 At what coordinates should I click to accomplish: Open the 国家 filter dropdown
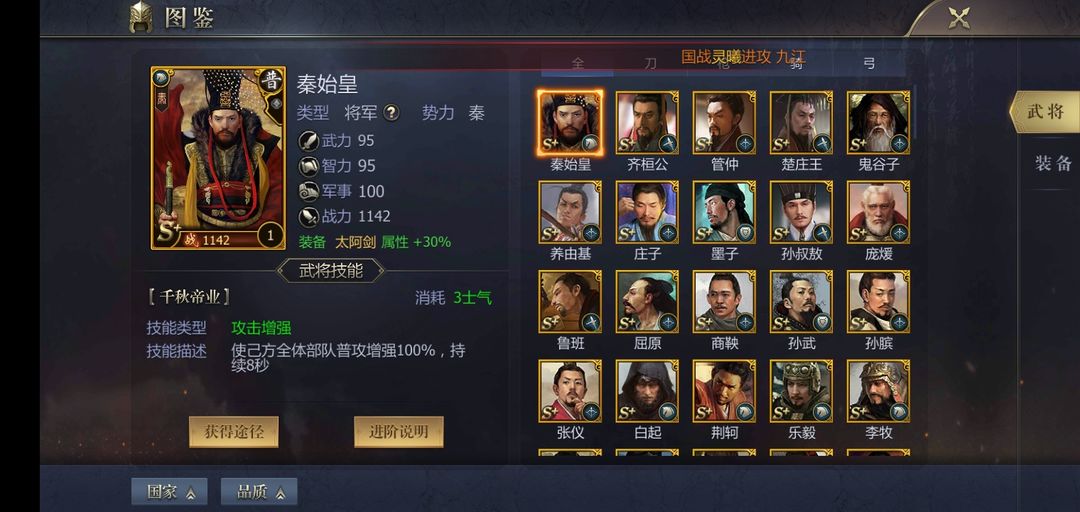pyautogui.click(x=170, y=492)
